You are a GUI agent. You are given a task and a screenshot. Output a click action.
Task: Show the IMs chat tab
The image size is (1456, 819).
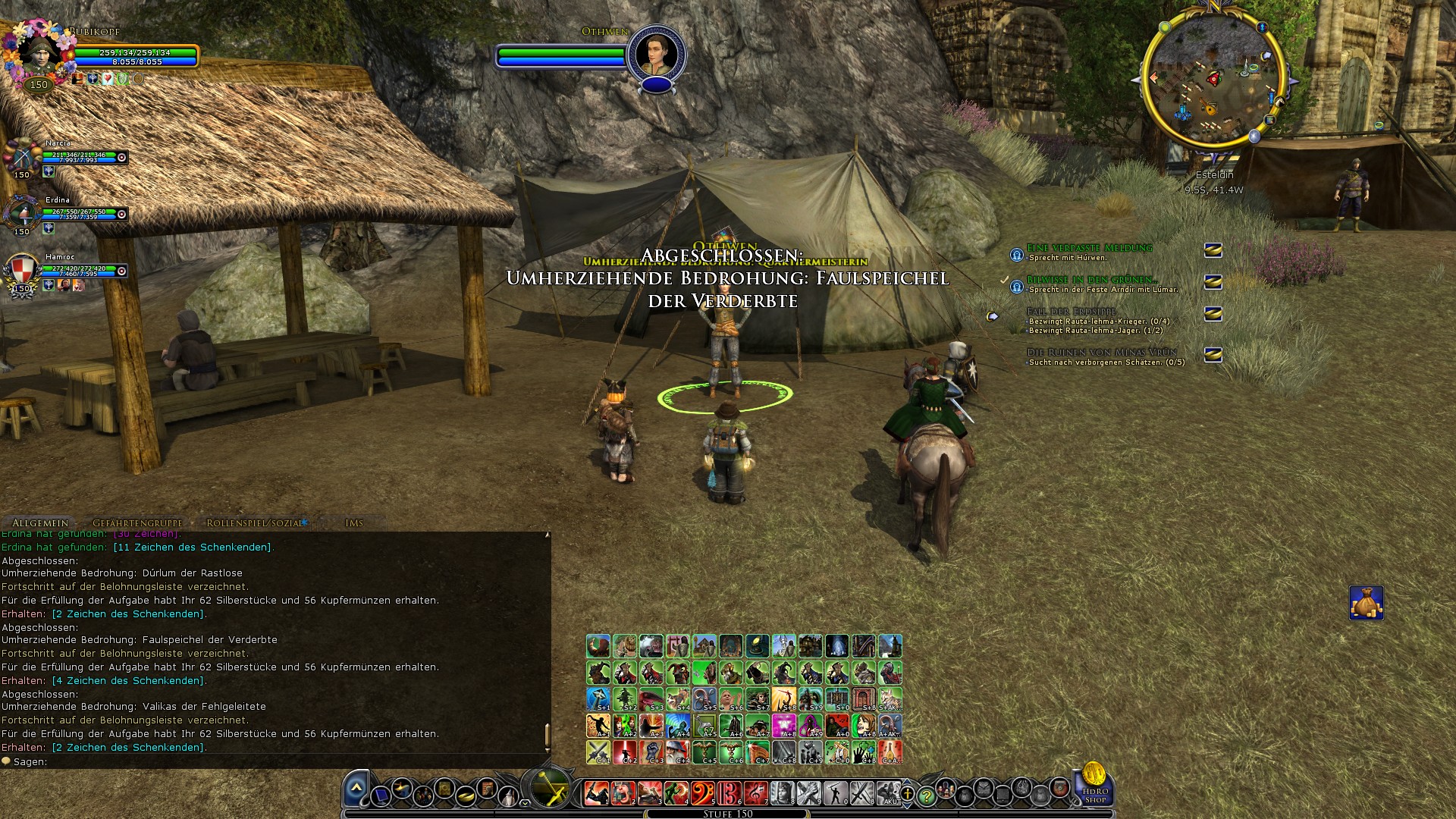tap(354, 522)
